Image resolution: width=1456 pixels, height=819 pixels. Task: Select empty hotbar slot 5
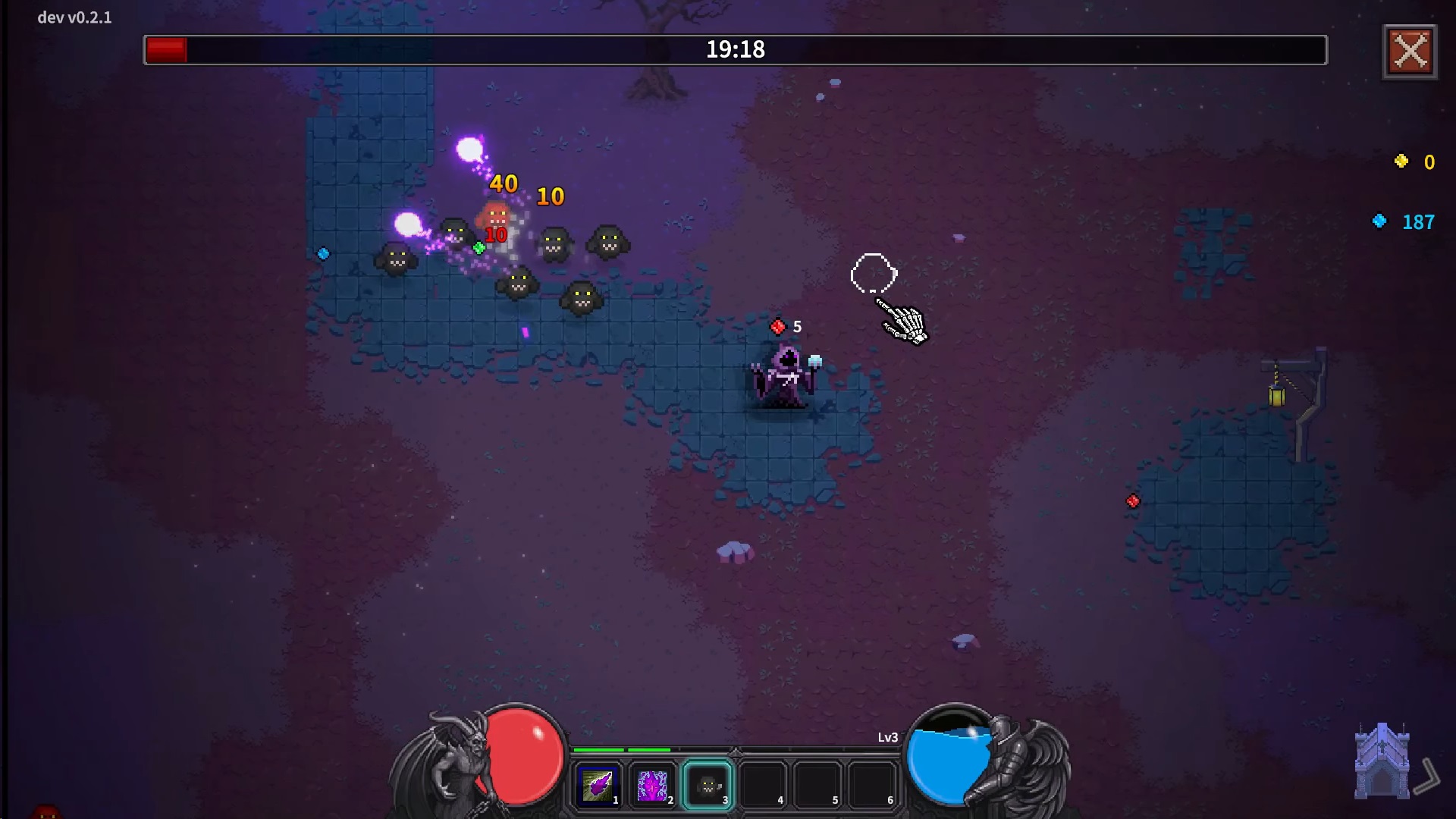click(817, 786)
